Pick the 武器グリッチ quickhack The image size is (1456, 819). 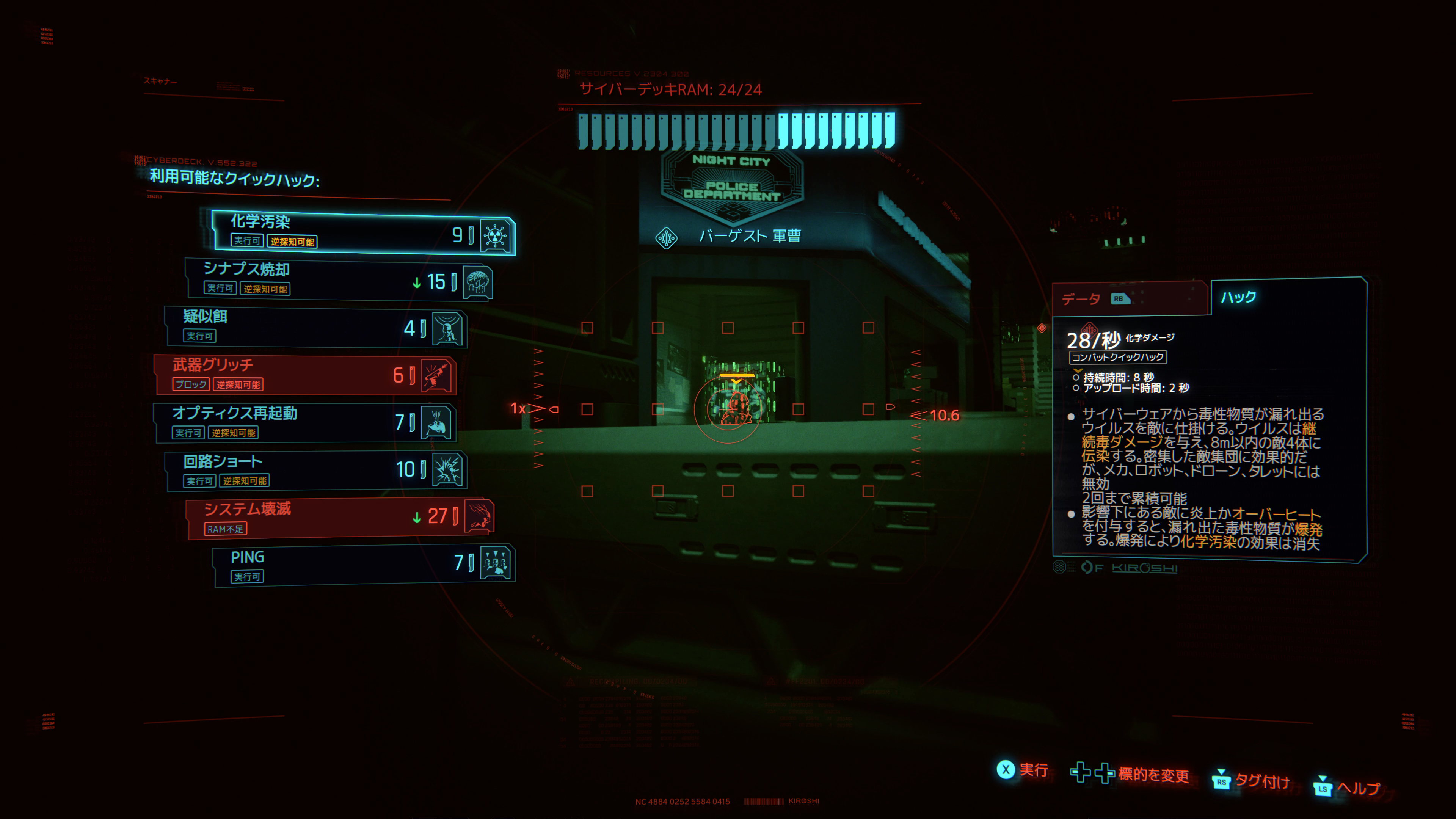(x=305, y=375)
